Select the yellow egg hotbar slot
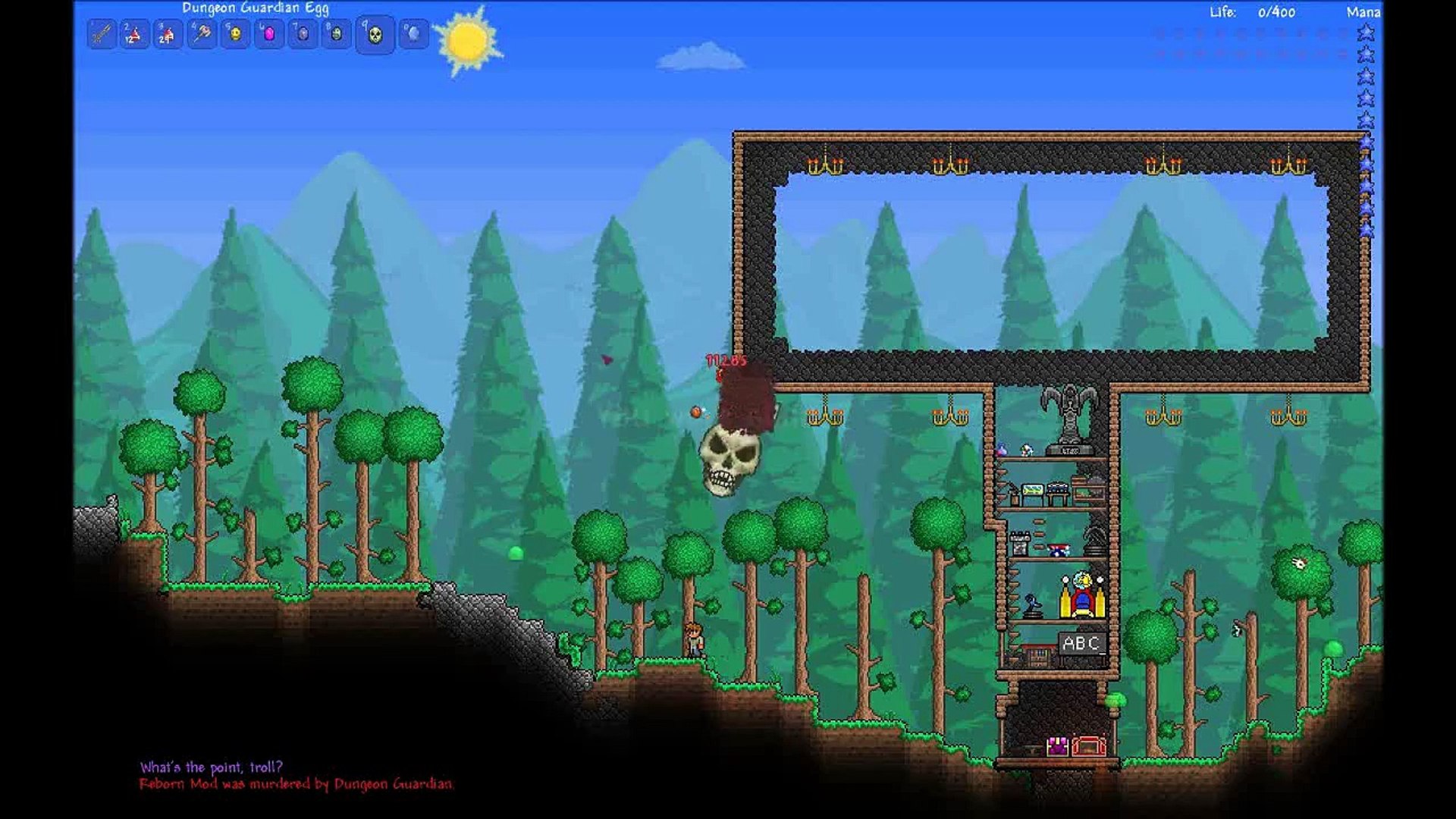This screenshot has height=819, width=1456. click(x=236, y=34)
